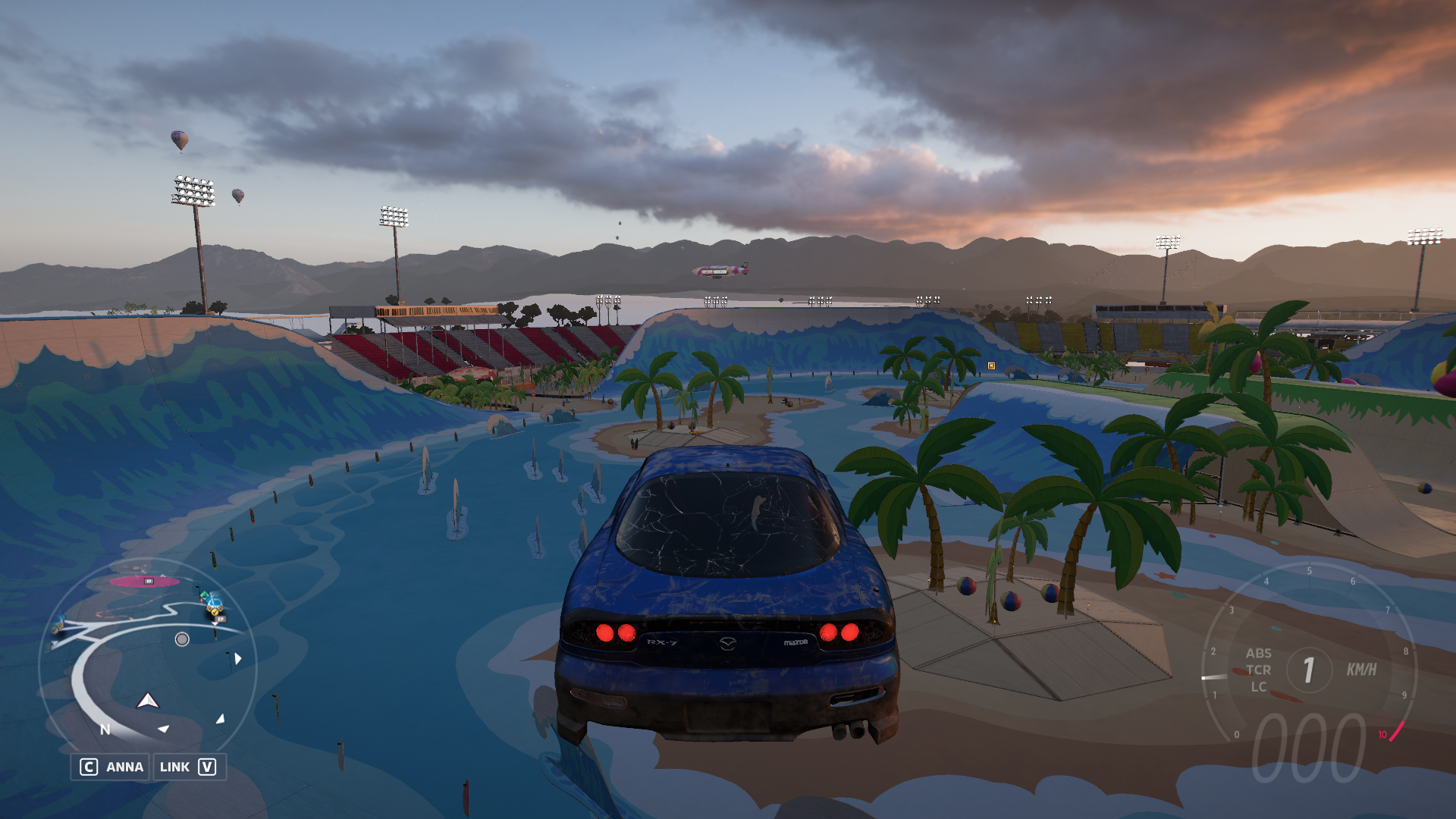Open the LINK social prompt
1456x819 pixels.
pyautogui.click(x=175, y=766)
